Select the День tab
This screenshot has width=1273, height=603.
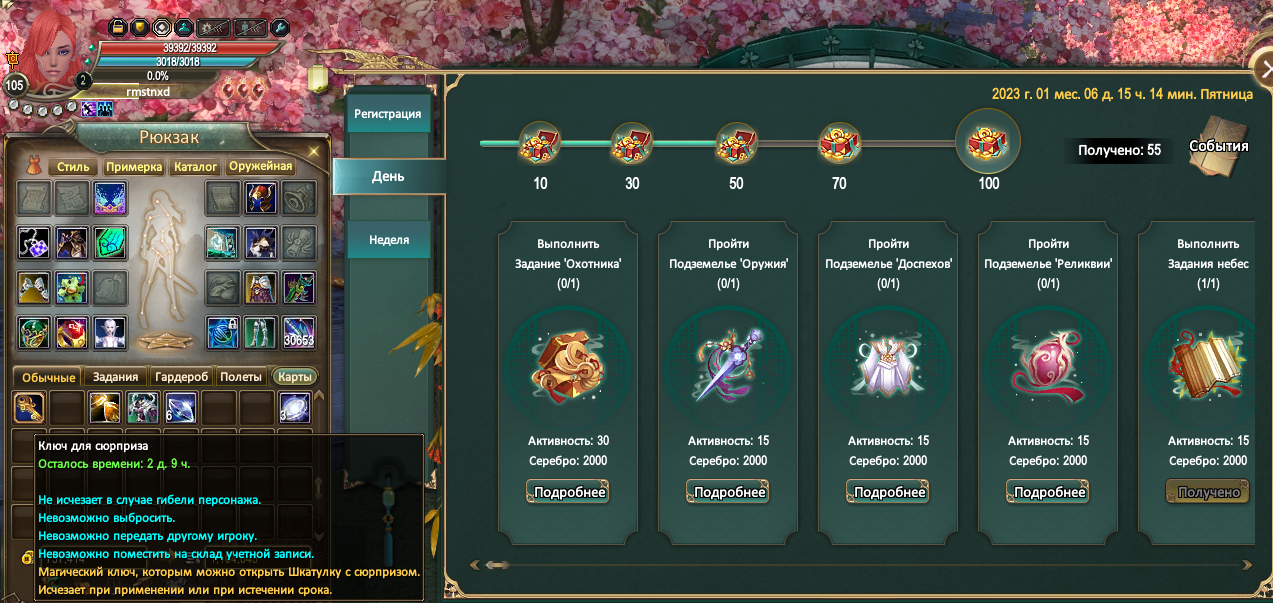click(x=388, y=176)
